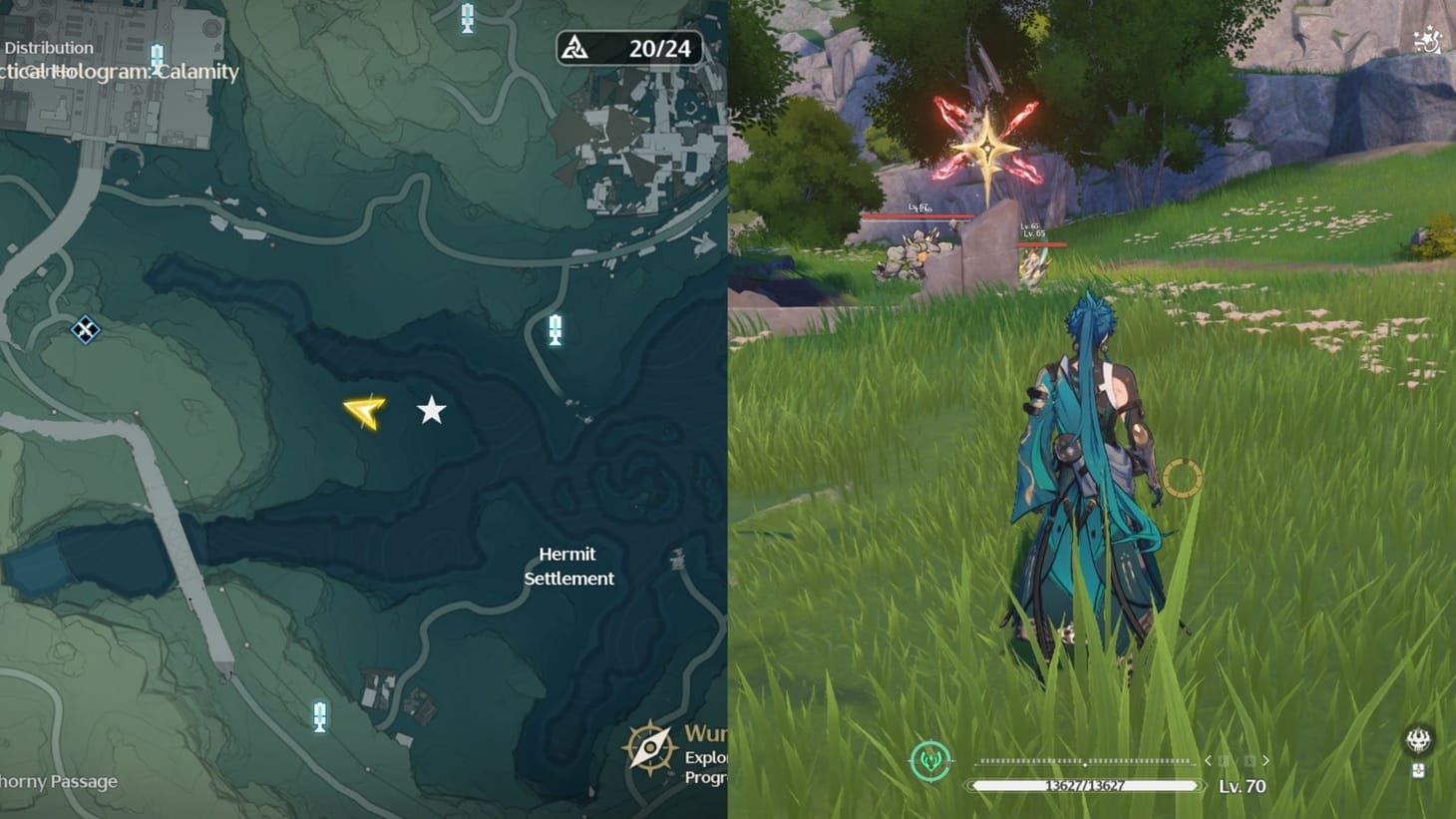The height and width of the screenshot is (819, 1456).
Task: Toggle the star marker west of Hermit Settlement
Action: coord(431,410)
